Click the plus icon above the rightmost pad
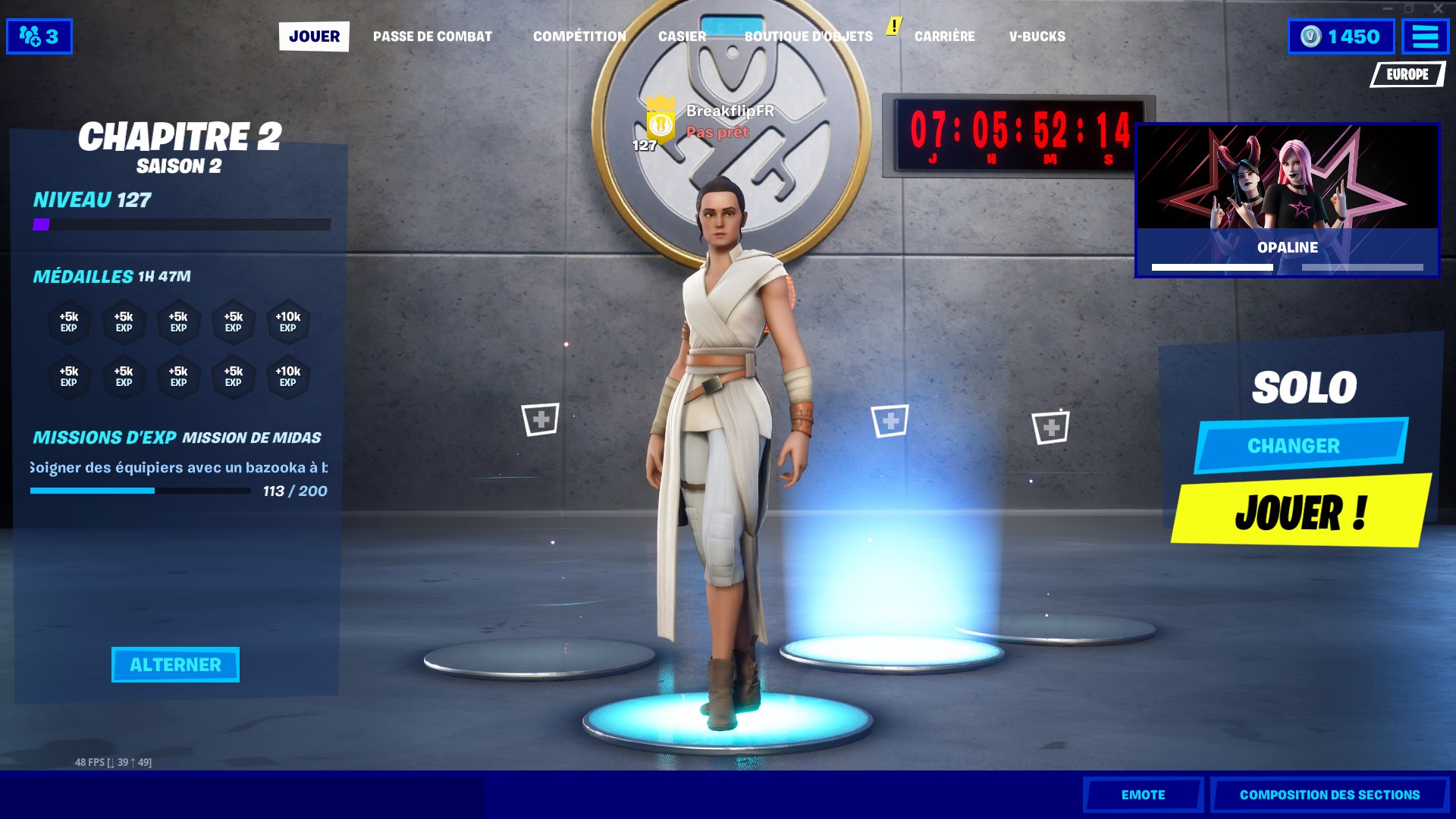1456x819 pixels. 1051,428
